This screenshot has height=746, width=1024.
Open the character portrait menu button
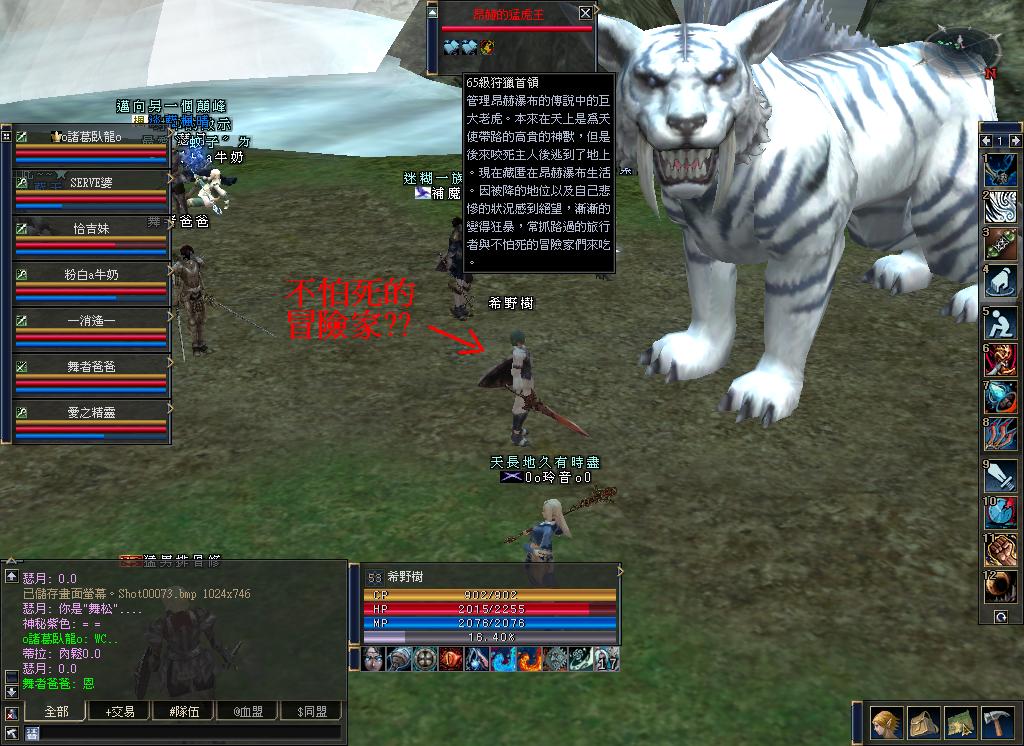coord(886,722)
